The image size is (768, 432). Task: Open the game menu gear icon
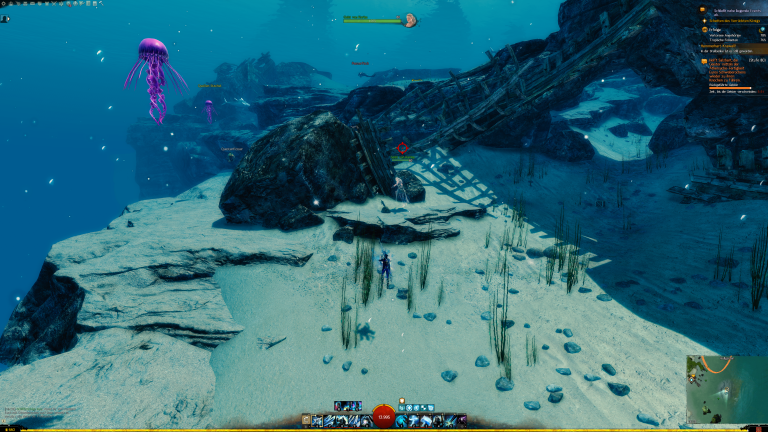pos(5,4)
